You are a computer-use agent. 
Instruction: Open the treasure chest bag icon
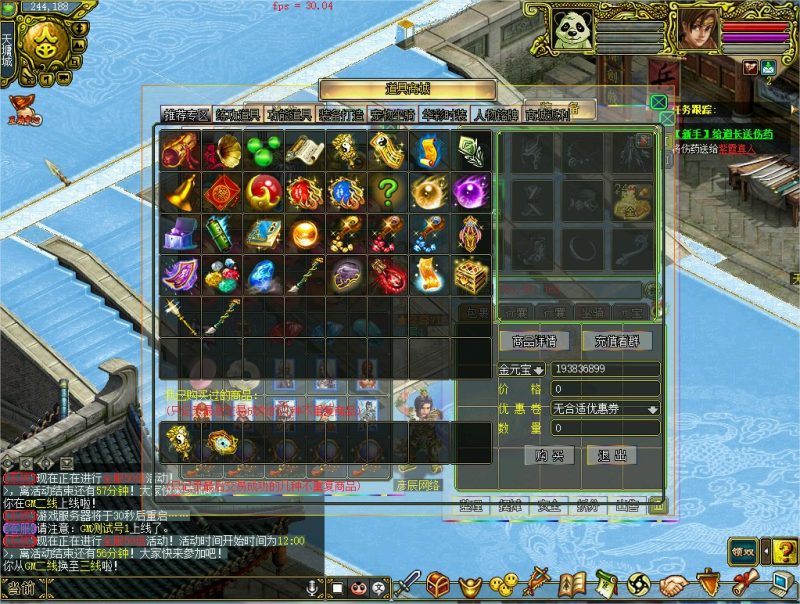click(x=437, y=584)
